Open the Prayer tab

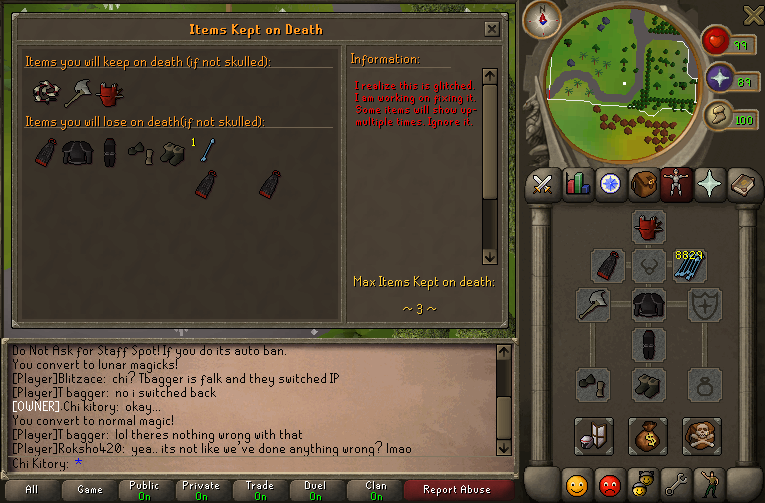[709, 184]
